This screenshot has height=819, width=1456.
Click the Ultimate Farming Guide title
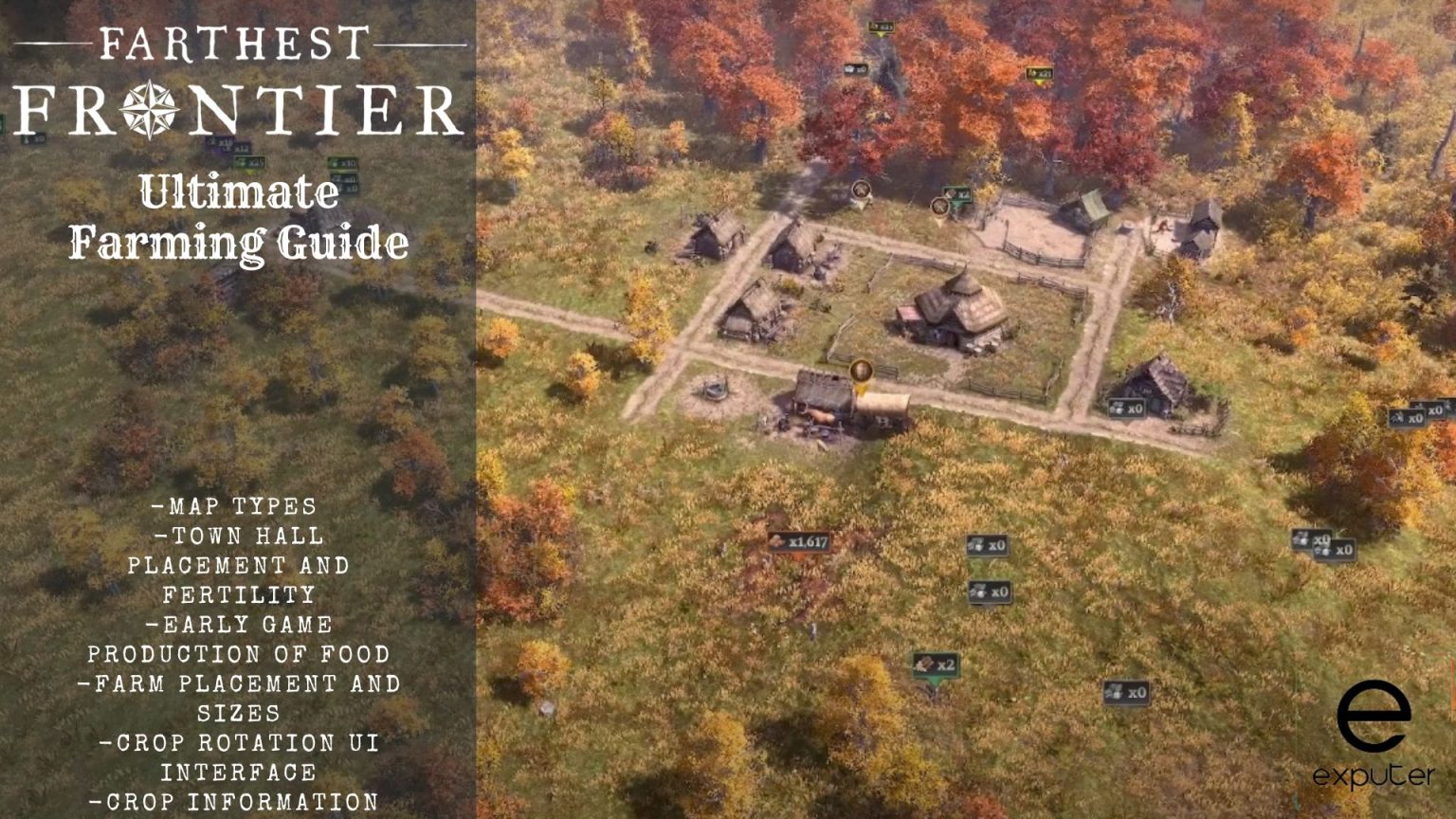coord(239,218)
